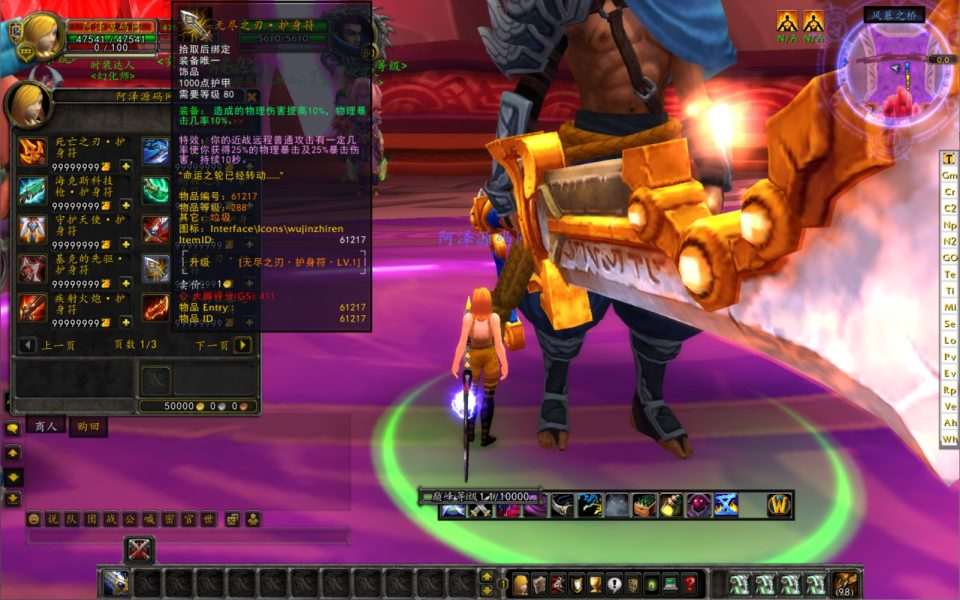The width and height of the screenshot is (960, 600).
Task: Switch to the 商人 merchant tab
Action: [43, 426]
